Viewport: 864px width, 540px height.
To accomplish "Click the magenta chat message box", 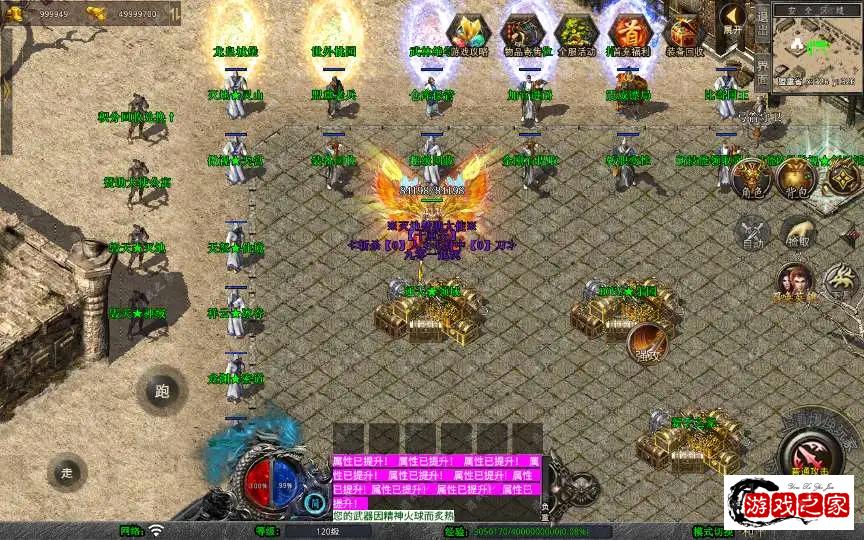I will 436,482.
